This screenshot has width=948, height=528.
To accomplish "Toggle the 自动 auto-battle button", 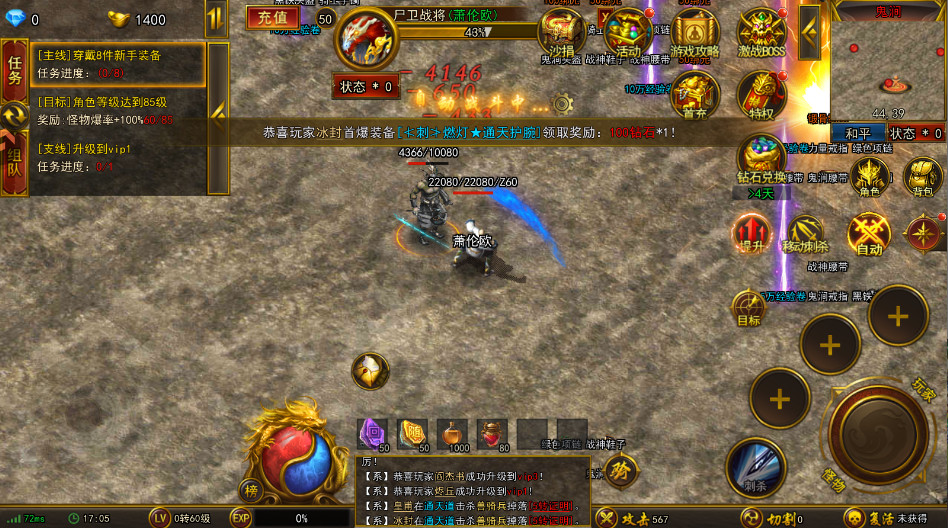I will point(868,234).
